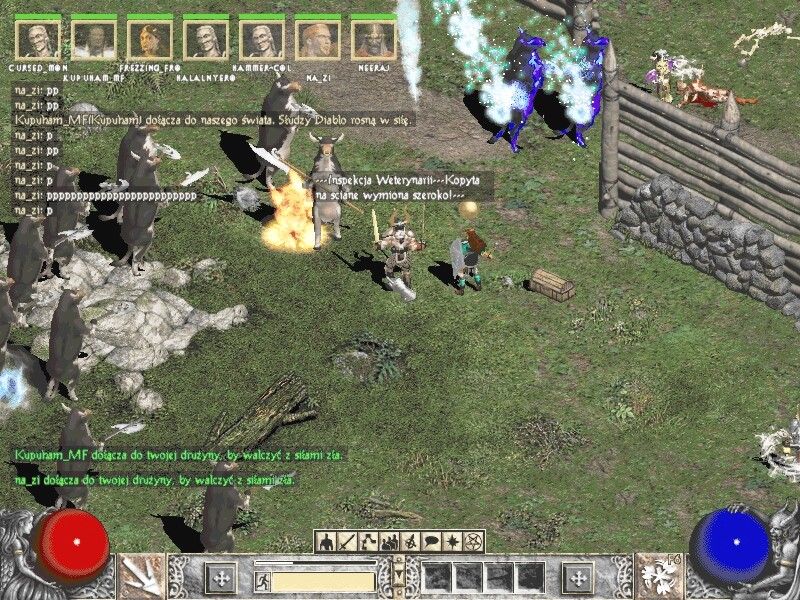Select CURSED_MON party portrait
The height and width of the screenshot is (600, 800).
[x=38, y=40]
